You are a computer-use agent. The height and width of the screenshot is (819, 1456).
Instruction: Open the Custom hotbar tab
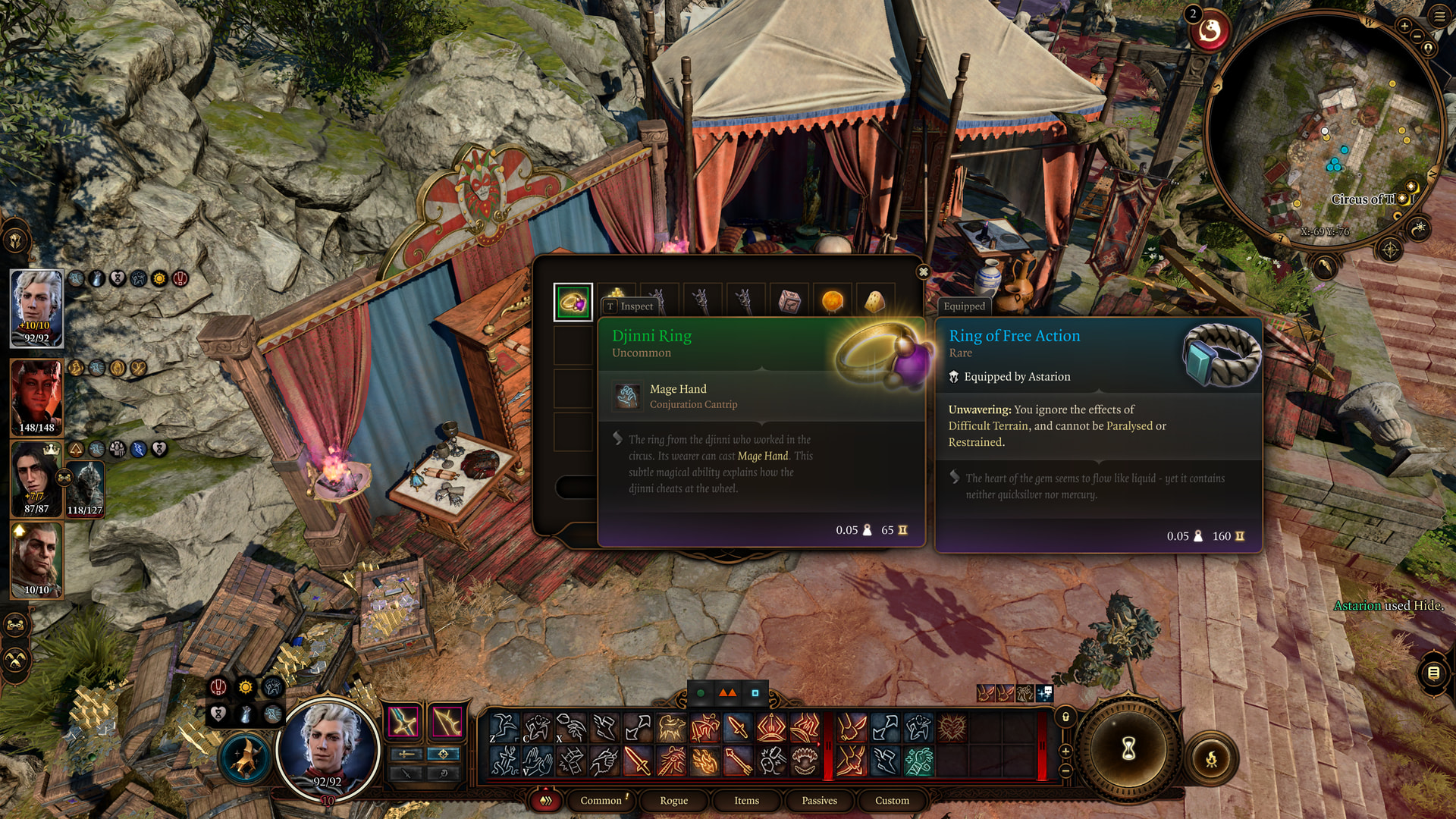pyautogui.click(x=892, y=800)
